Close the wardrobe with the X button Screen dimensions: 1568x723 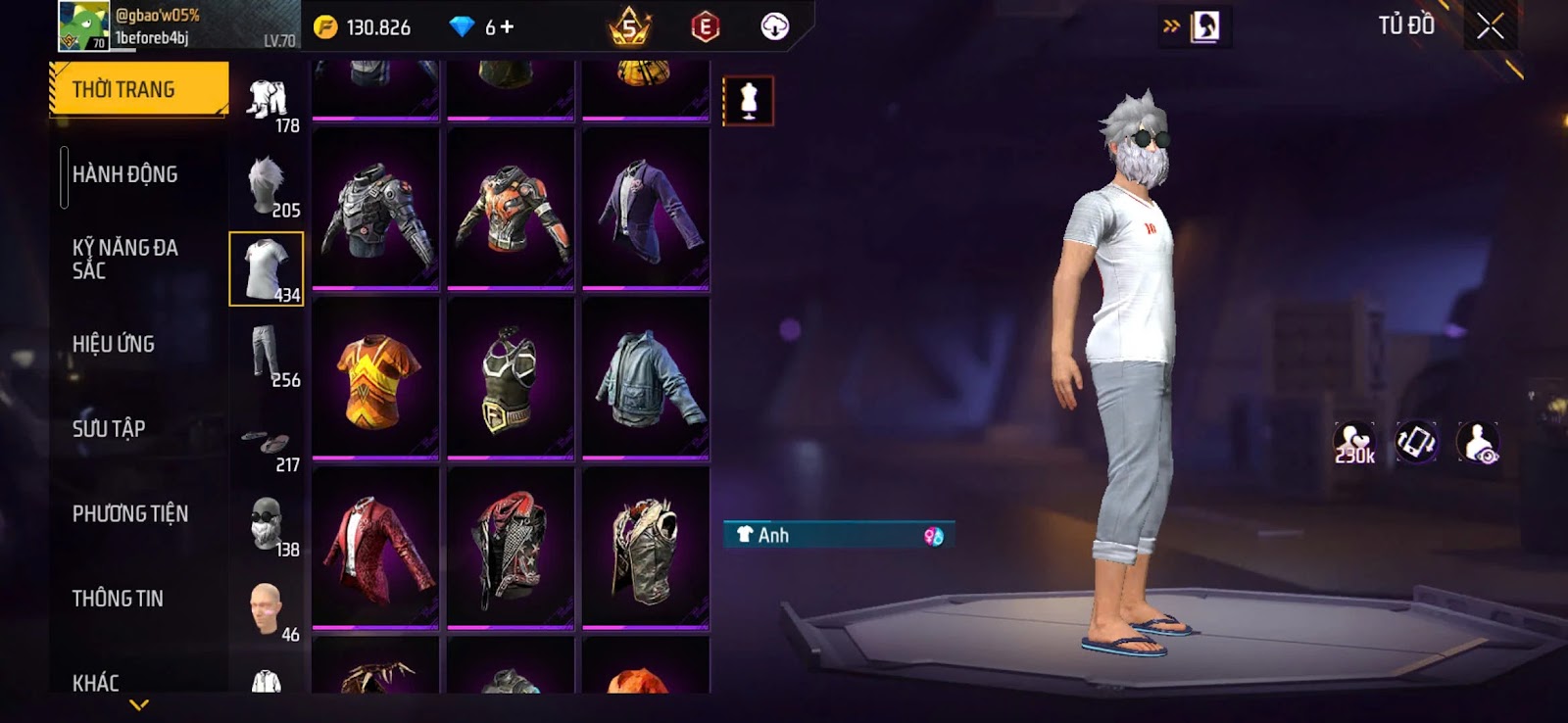point(1490,26)
